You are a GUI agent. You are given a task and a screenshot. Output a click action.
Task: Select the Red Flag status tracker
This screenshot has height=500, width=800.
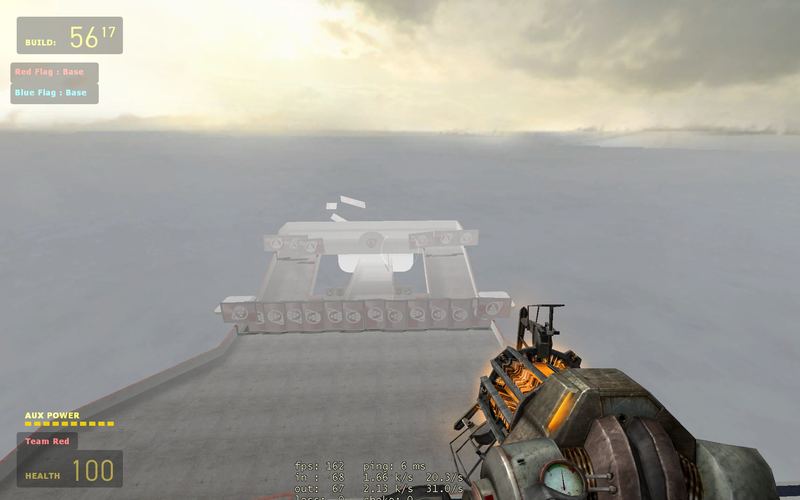[54, 72]
